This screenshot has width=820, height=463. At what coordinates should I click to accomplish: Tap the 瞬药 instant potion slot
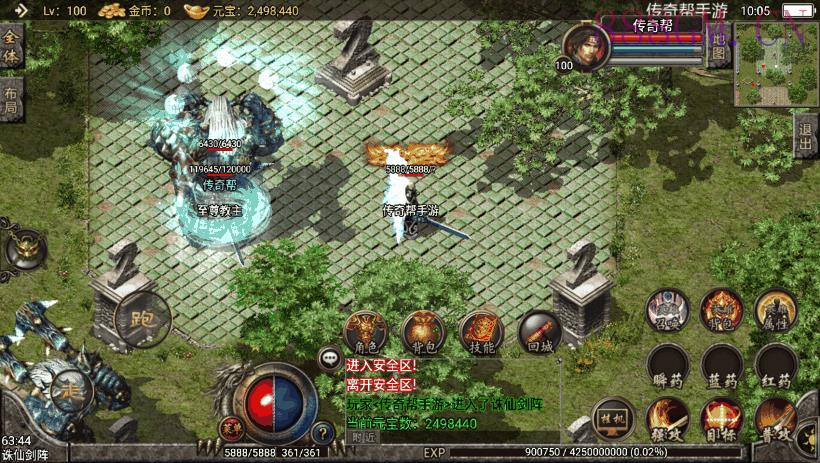tap(667, 365)
